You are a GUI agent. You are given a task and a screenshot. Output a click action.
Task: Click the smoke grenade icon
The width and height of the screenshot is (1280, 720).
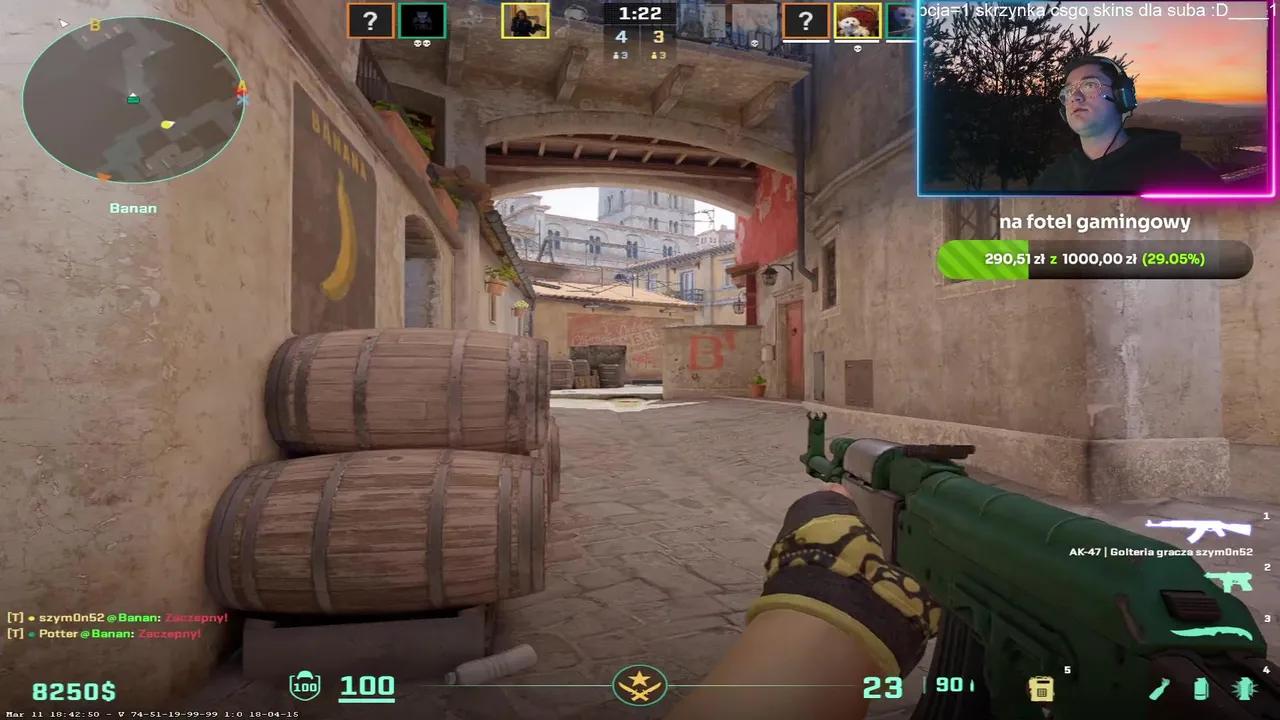pyautogui.click(x=1201, y=689)
